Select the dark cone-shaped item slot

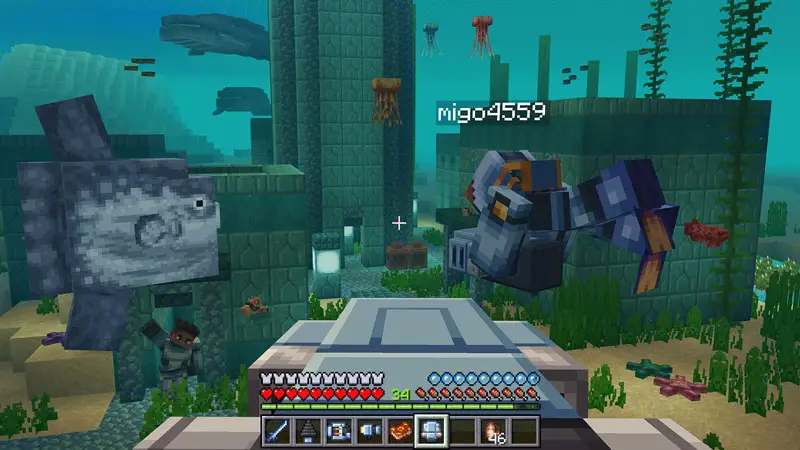click(308, 431)
